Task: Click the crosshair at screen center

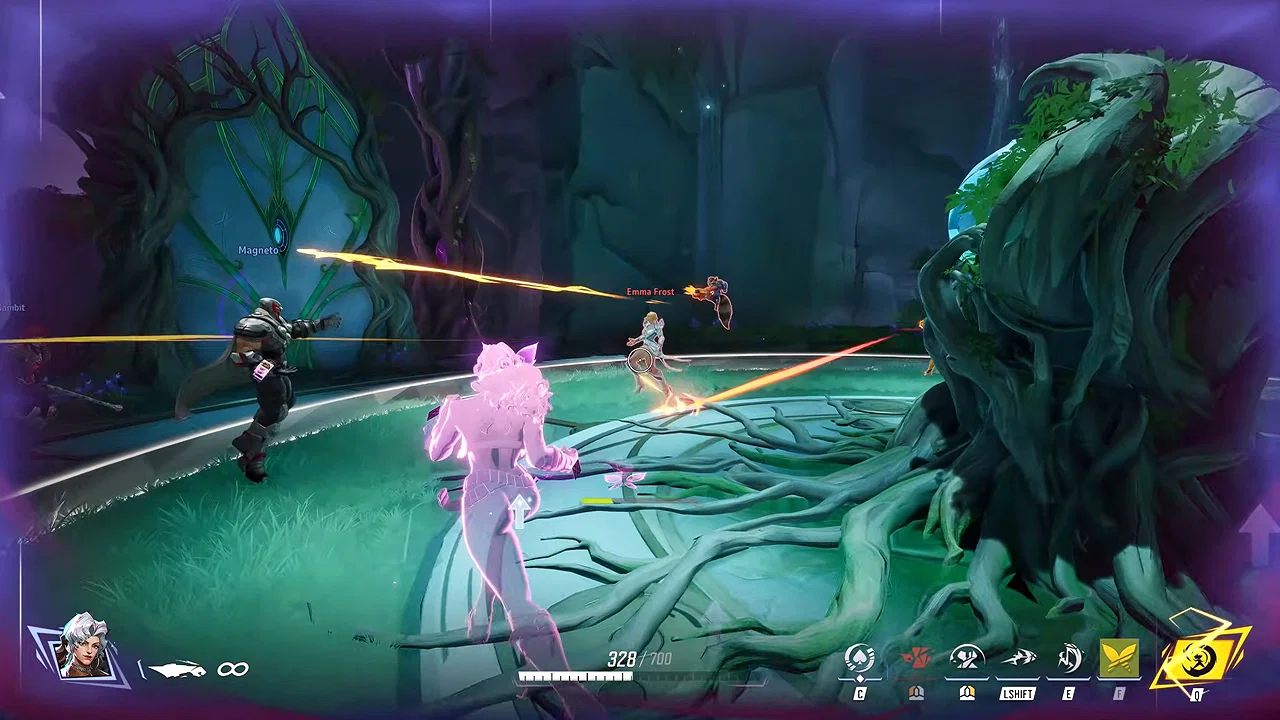Action: 640,362
